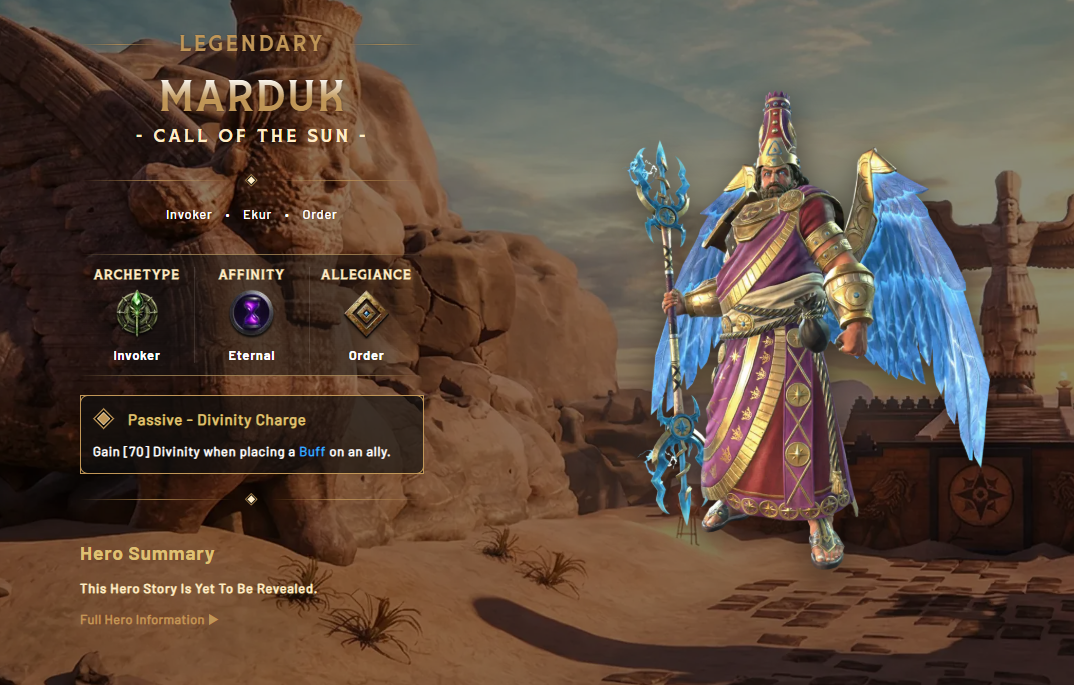Choose the Order allegiance icon
Screen dimensions: 1074x685
(x=366, y=314)
